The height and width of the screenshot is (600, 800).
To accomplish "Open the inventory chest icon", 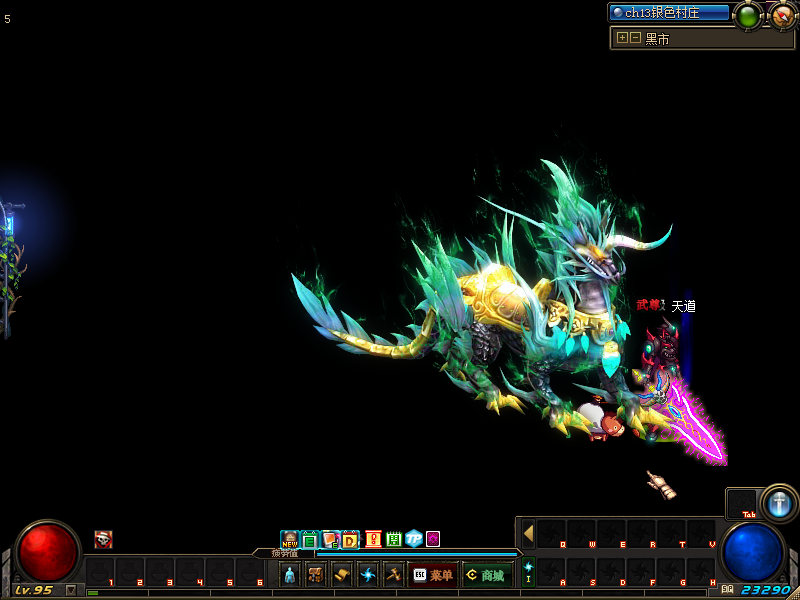I will [x=316, y=575].
